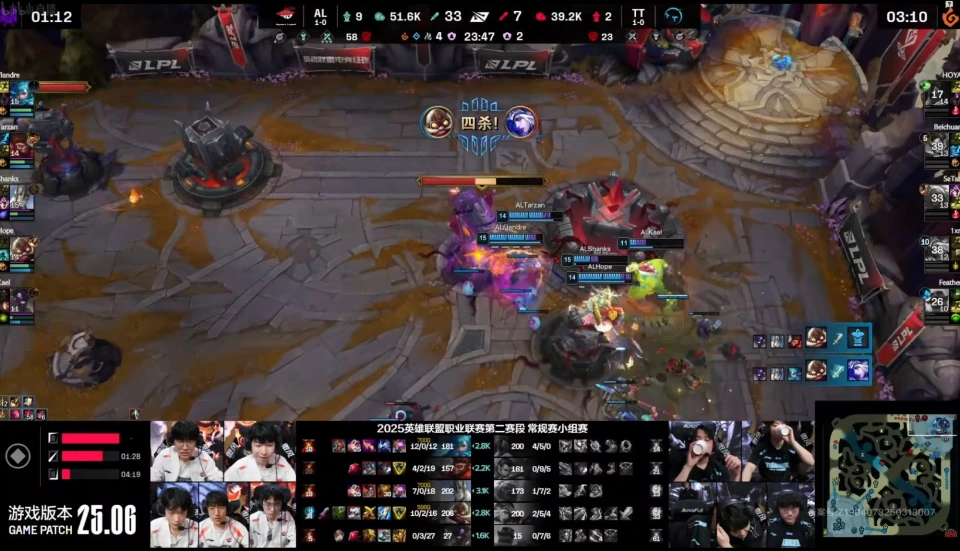Open the AL team player webcam feed

223,484
